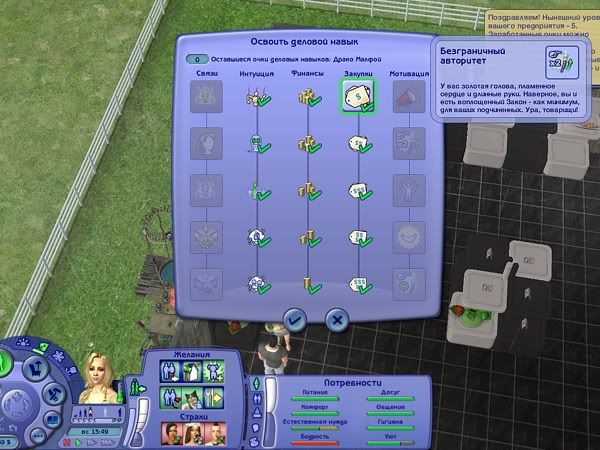Cancel the business perk dialog with the X
The image size is (600, 450).
337,319
